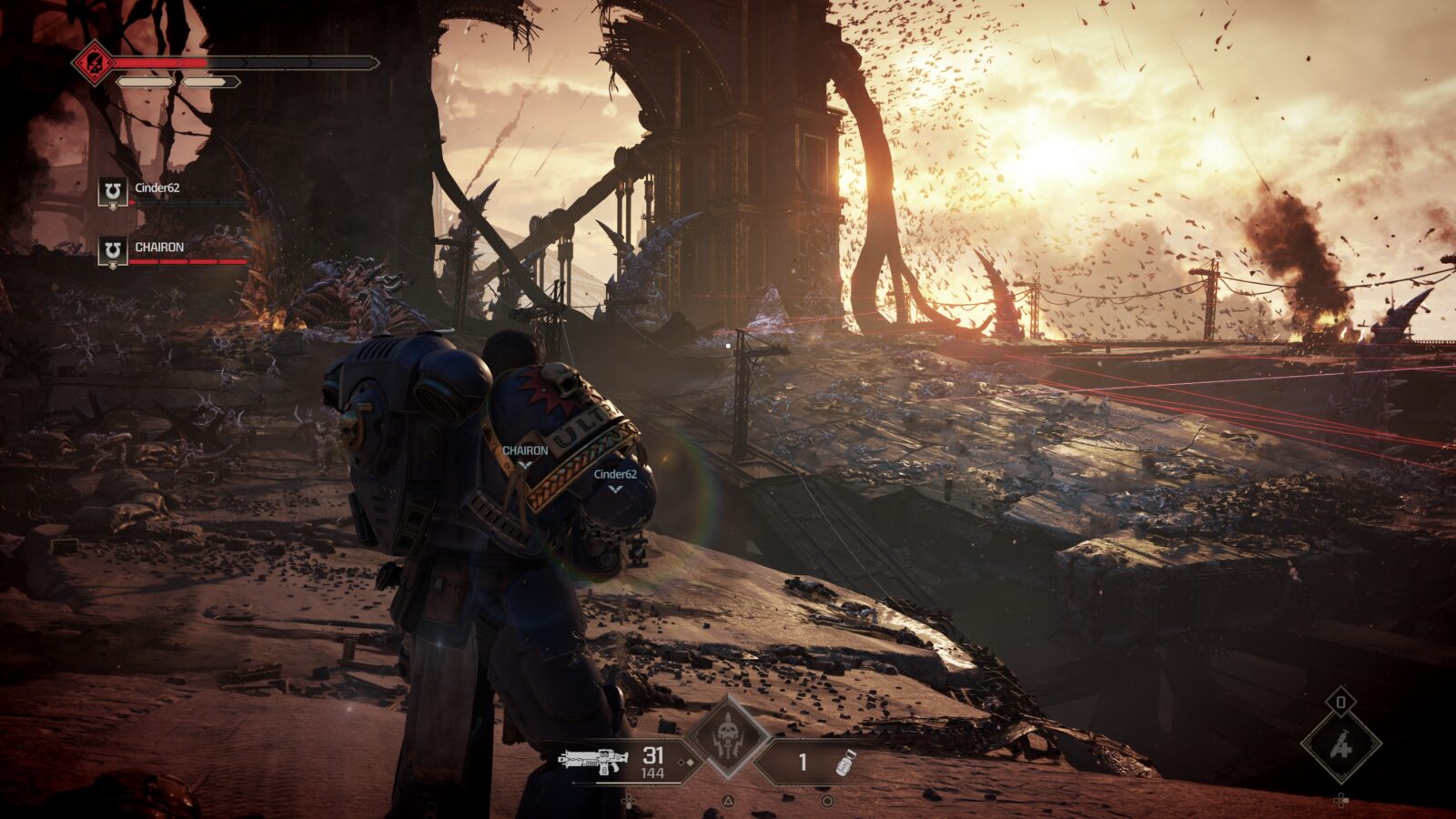Use the medicae stimm icon
1456x819 pixels.
[x=845, y=762]
